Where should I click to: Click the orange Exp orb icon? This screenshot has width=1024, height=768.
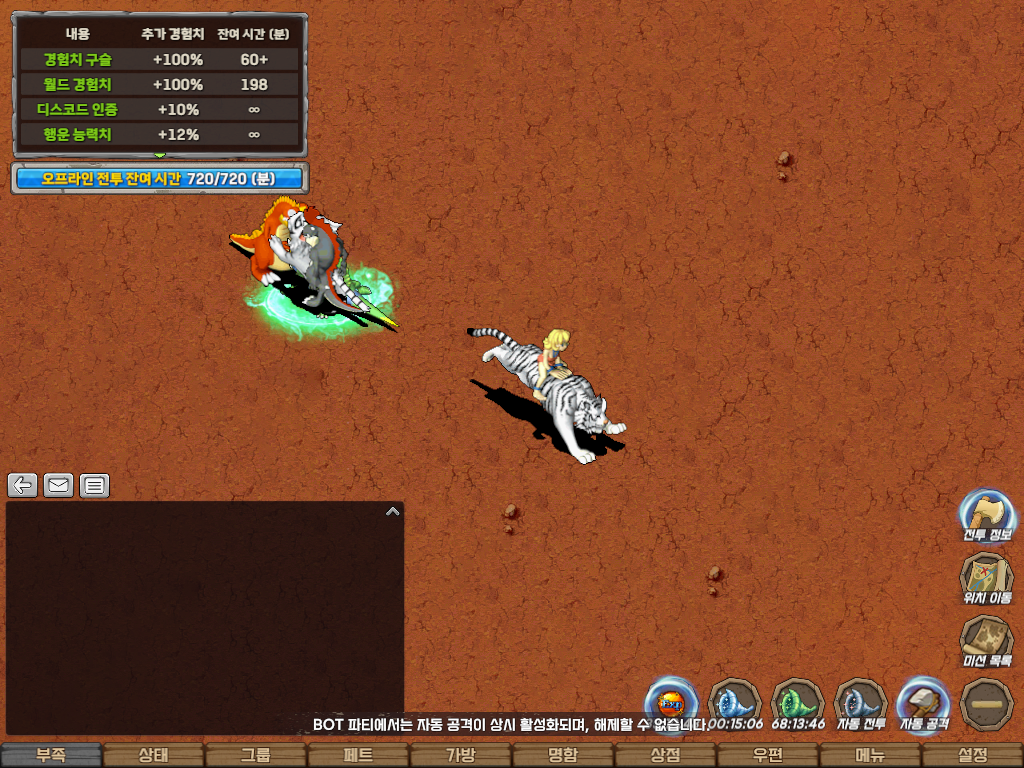[670, 703]
